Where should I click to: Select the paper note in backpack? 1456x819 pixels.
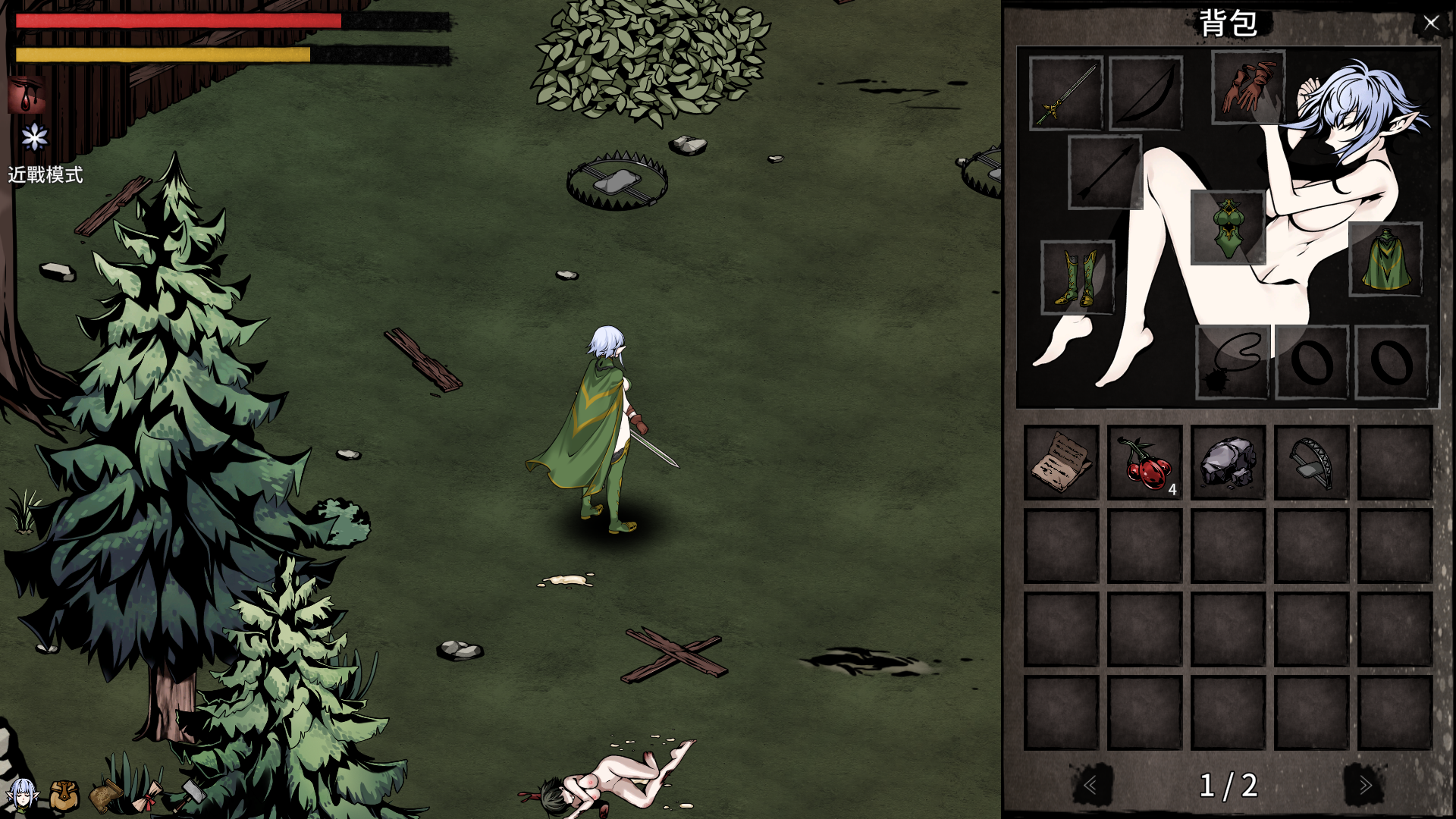1061,462
